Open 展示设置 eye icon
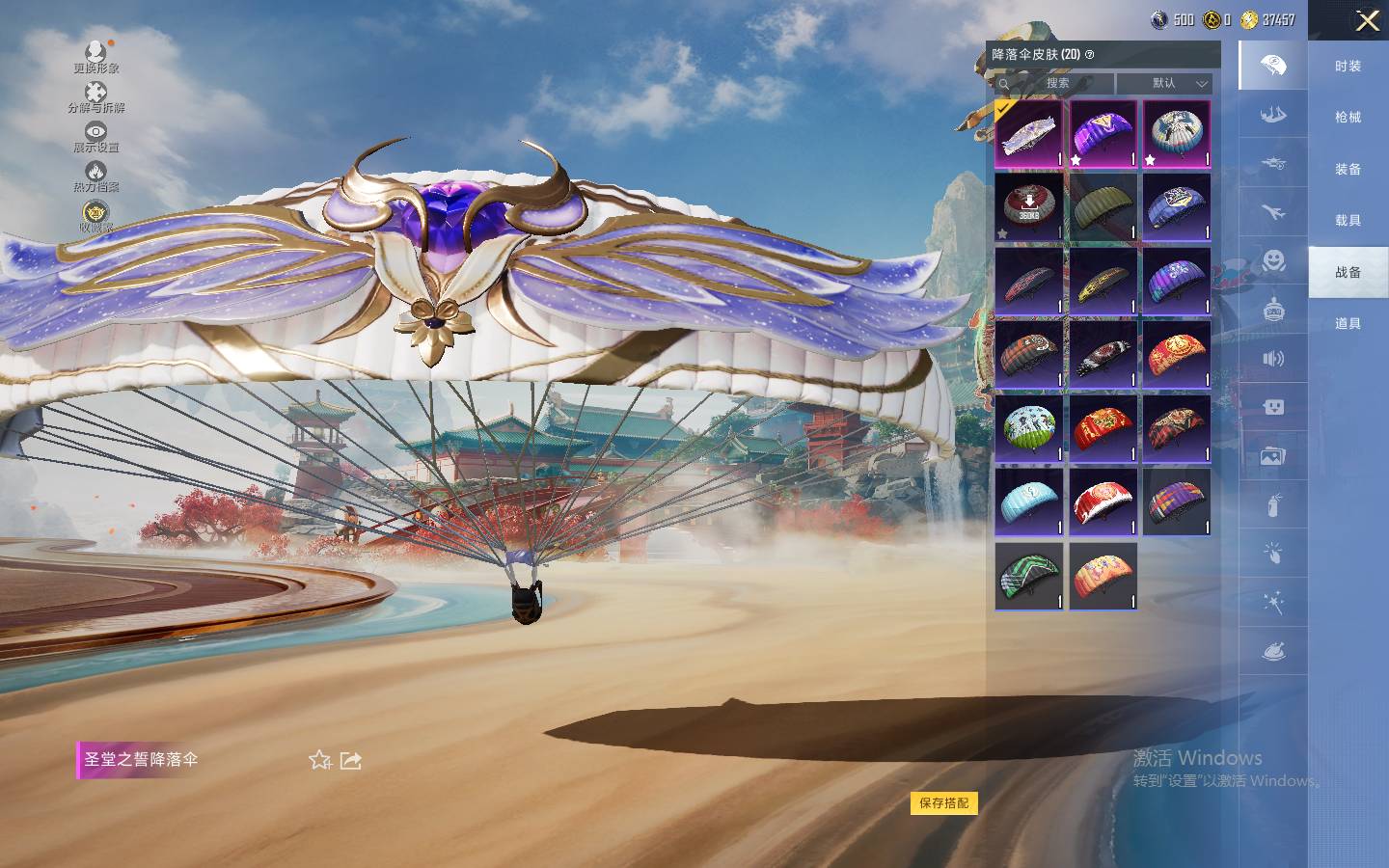The width and height of the screenshot is (1389, 868). 95,136
